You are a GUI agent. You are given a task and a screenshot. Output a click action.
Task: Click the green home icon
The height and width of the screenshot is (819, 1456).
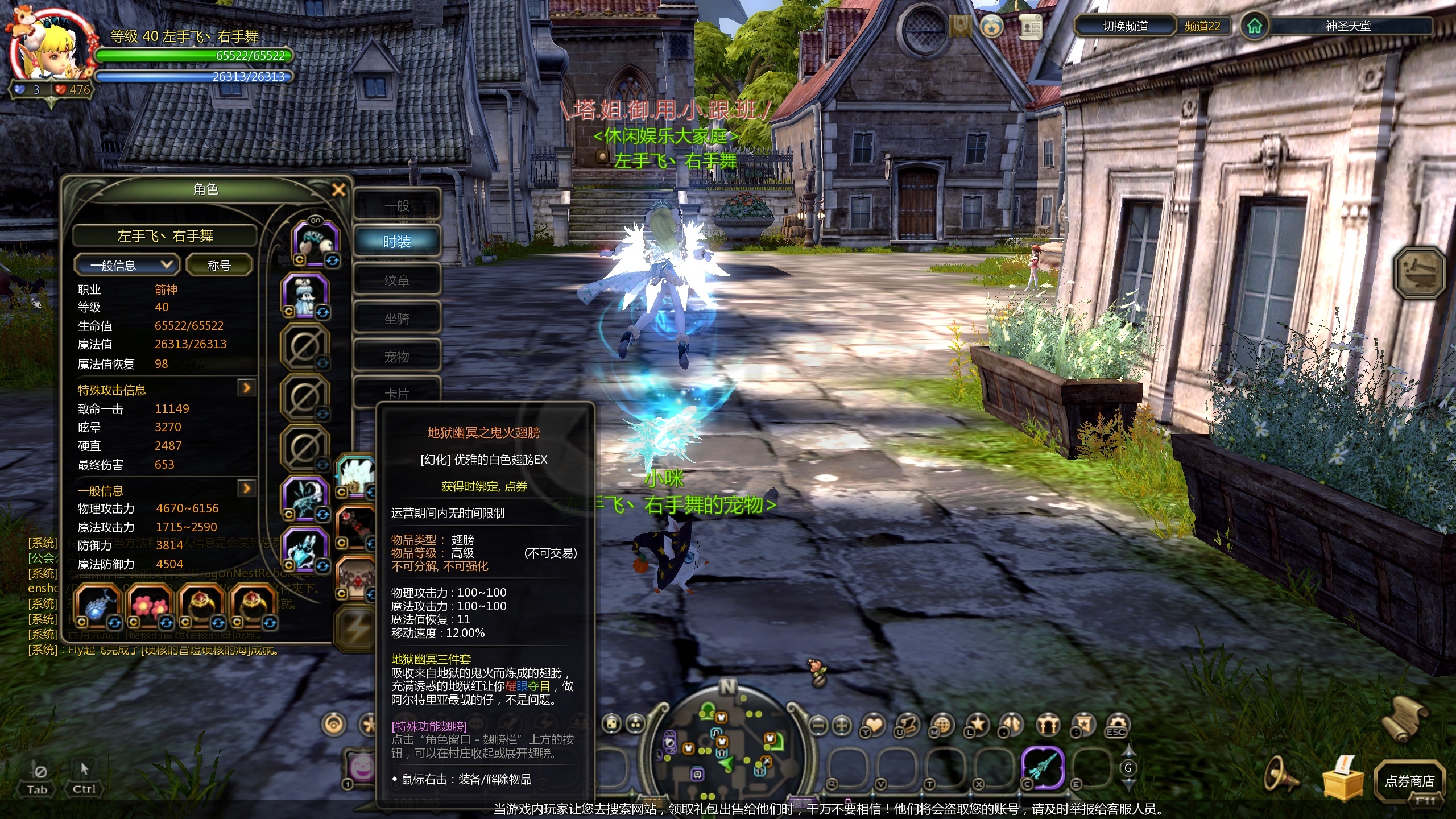tap(1254, 26)
